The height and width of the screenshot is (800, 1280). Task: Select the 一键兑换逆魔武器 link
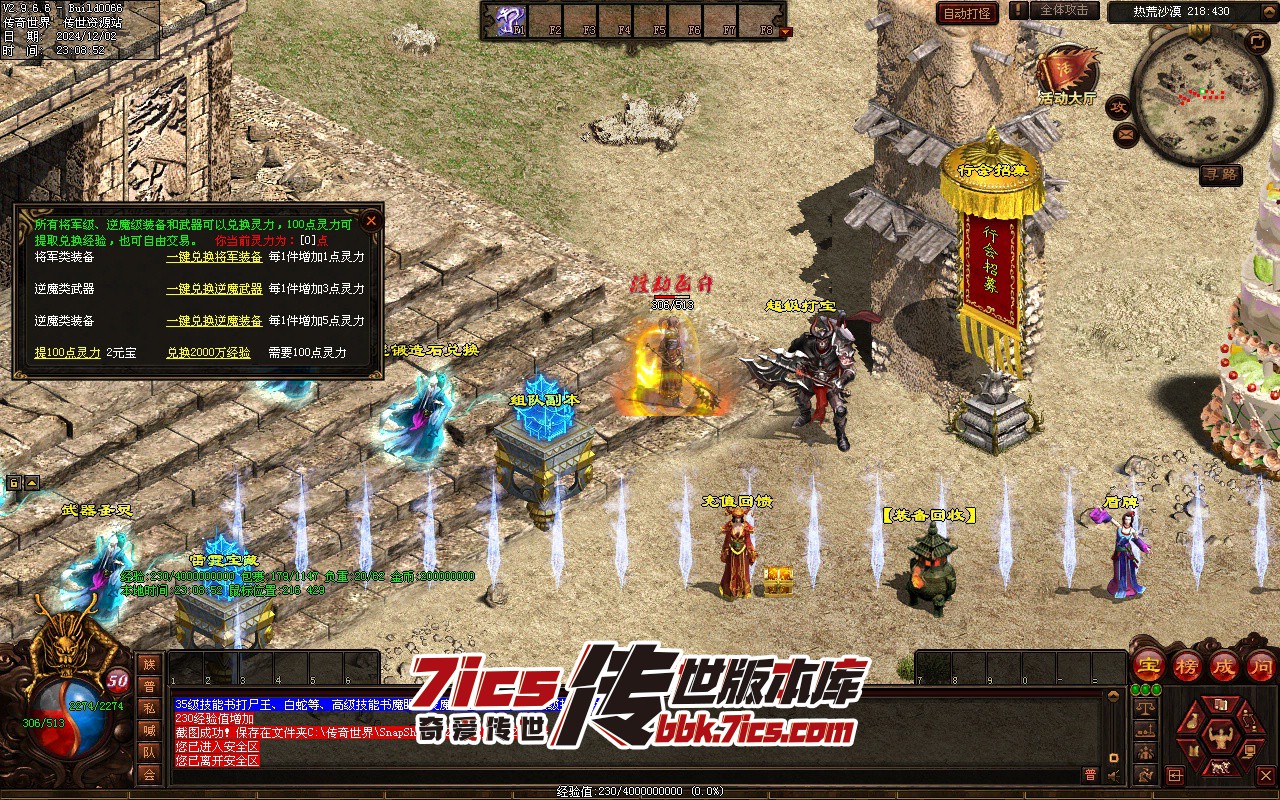(x=214, y=289)
